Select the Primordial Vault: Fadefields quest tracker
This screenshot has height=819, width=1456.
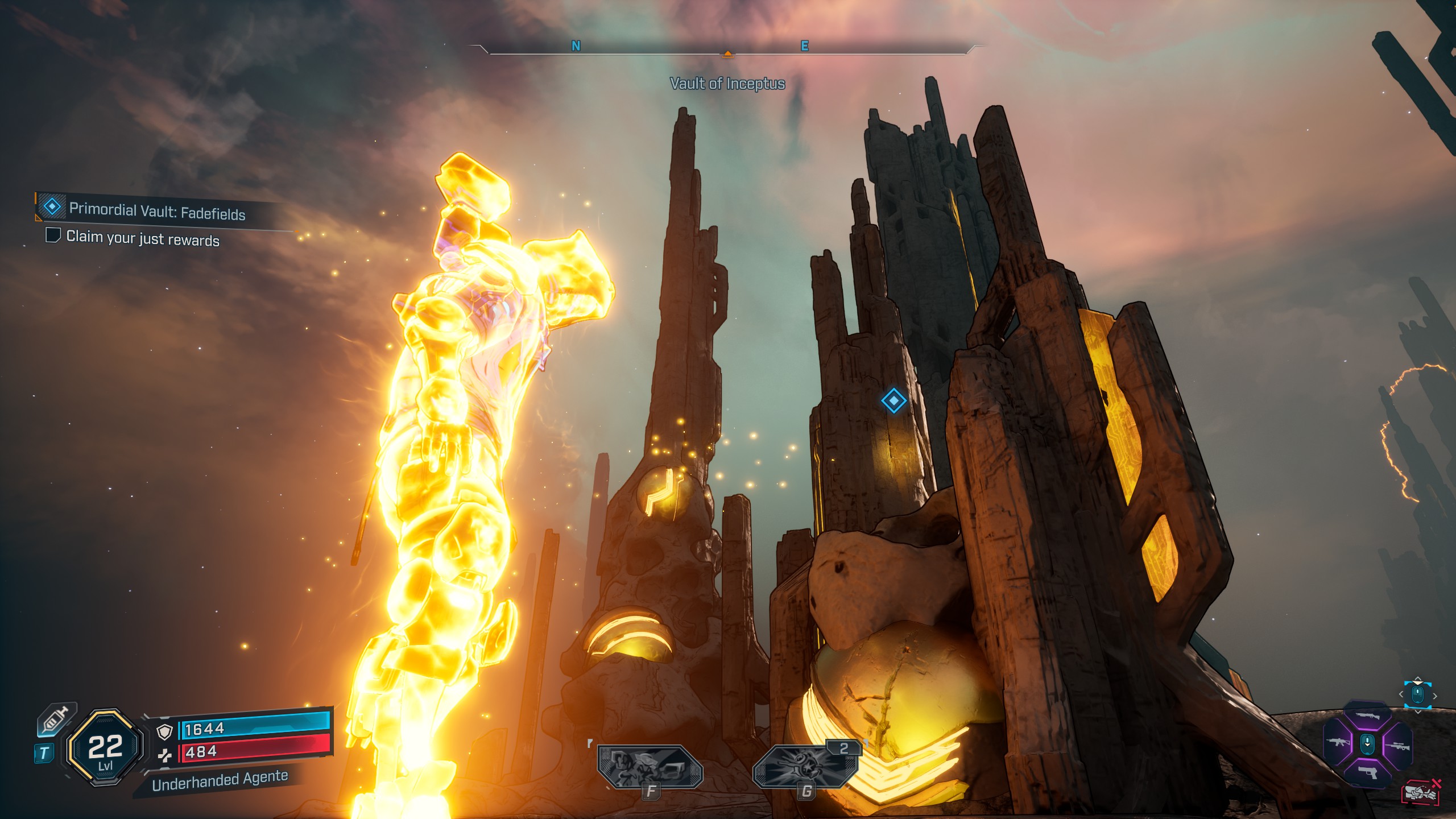156,211
